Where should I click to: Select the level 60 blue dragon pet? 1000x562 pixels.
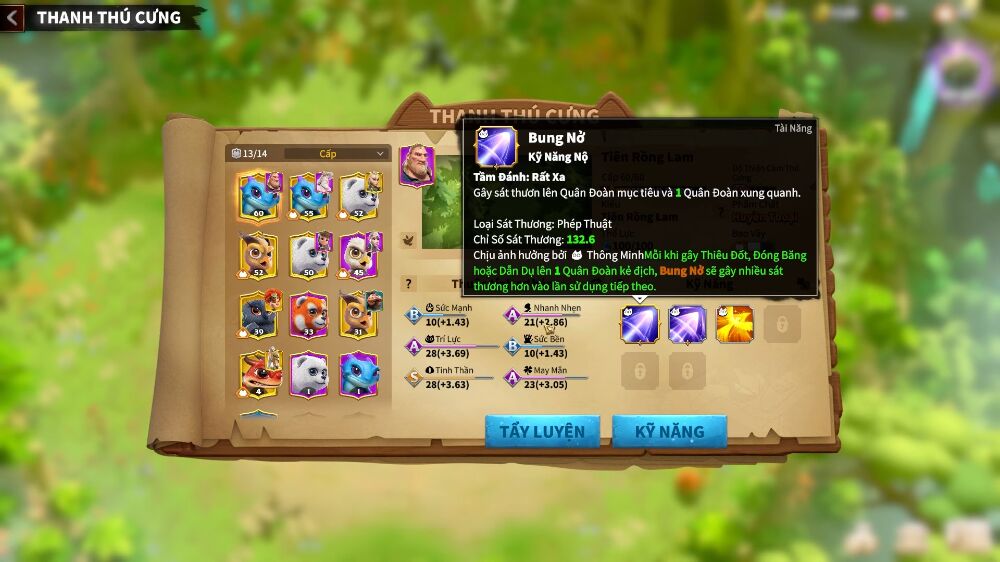tap(259, 195)
